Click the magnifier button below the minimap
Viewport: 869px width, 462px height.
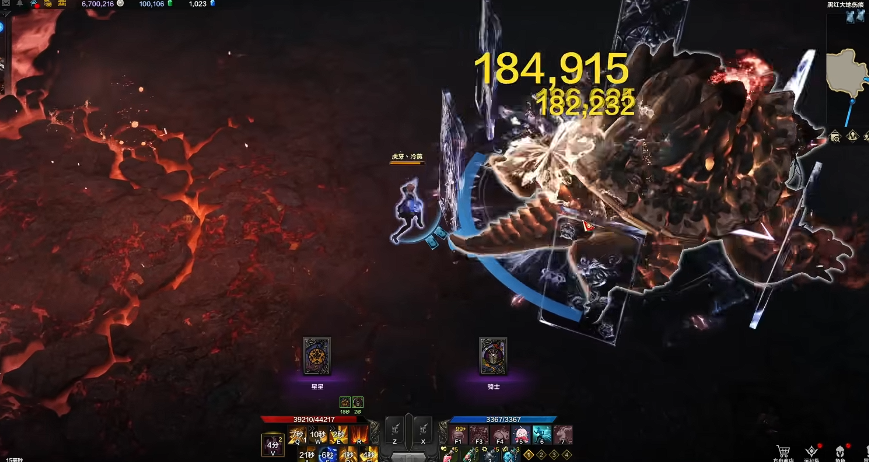(x=836, y=137)
